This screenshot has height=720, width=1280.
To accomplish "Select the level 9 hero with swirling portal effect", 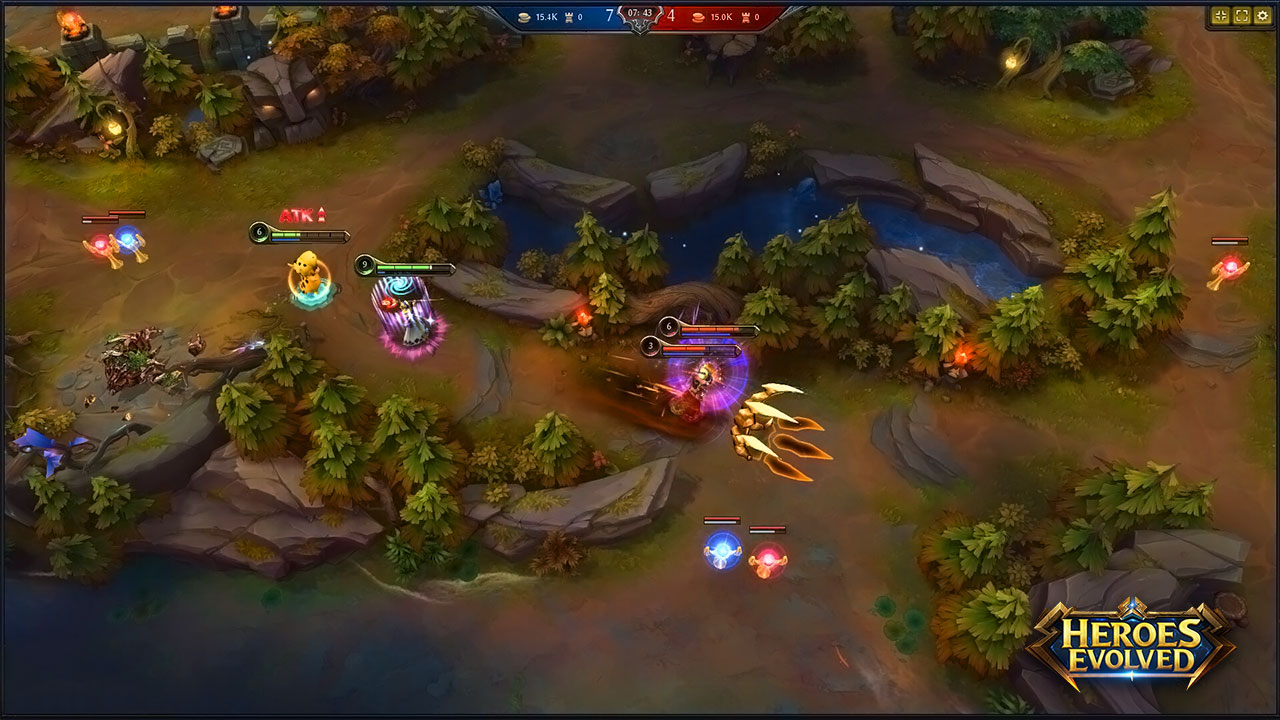I will point(410,315).
